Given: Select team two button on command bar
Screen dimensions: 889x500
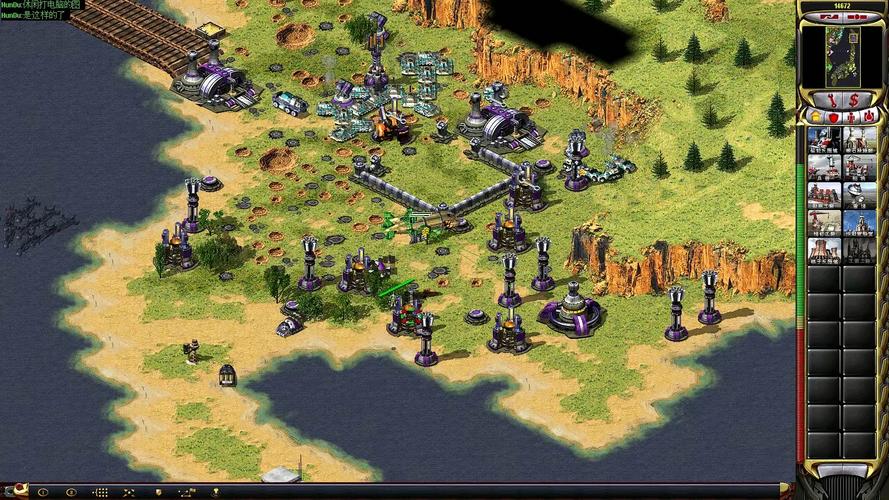Looking at the screenshot, I should tap(71, 492).
